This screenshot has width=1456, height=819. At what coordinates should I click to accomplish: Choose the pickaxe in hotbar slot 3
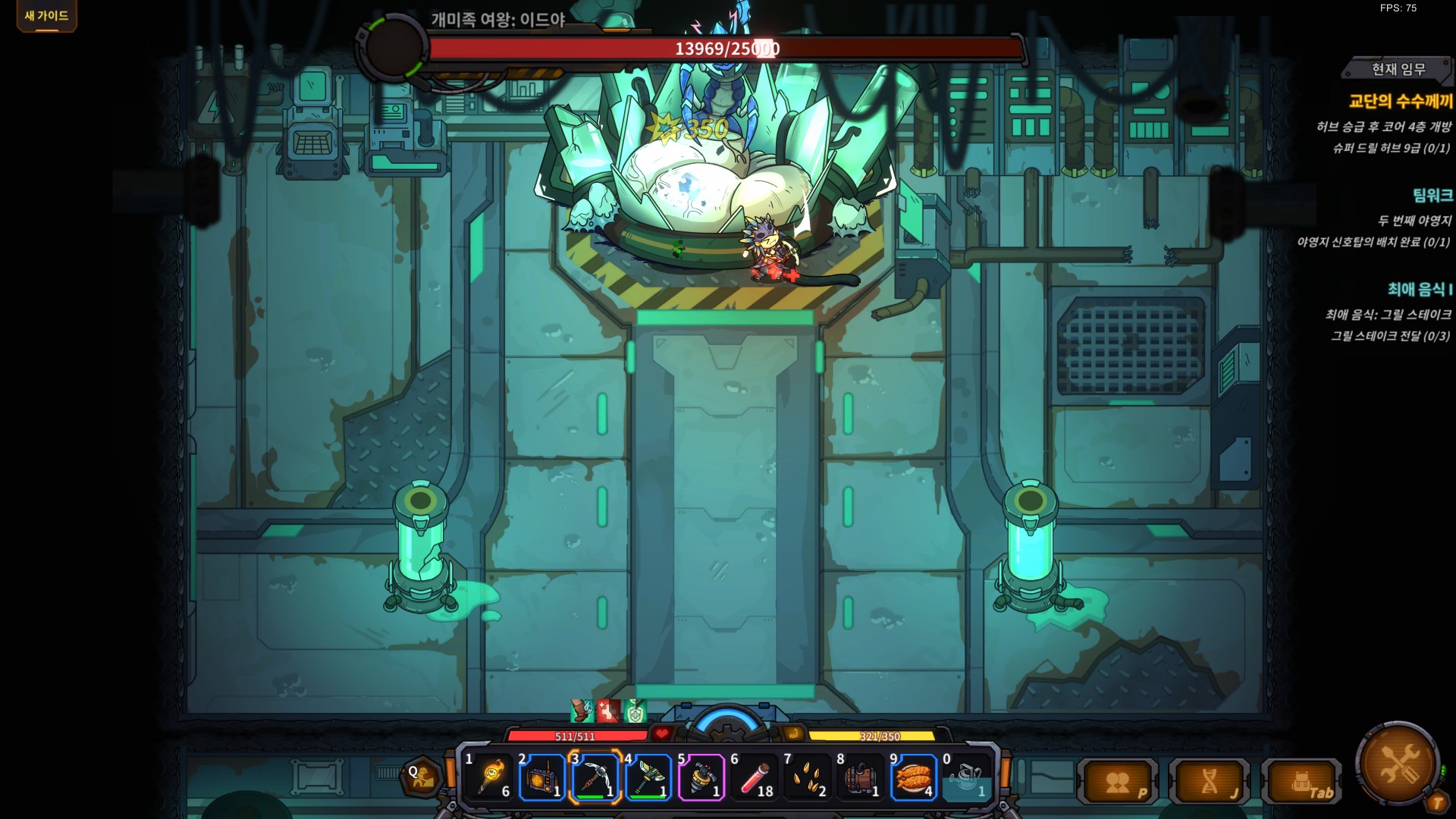[x=595, y=777]
